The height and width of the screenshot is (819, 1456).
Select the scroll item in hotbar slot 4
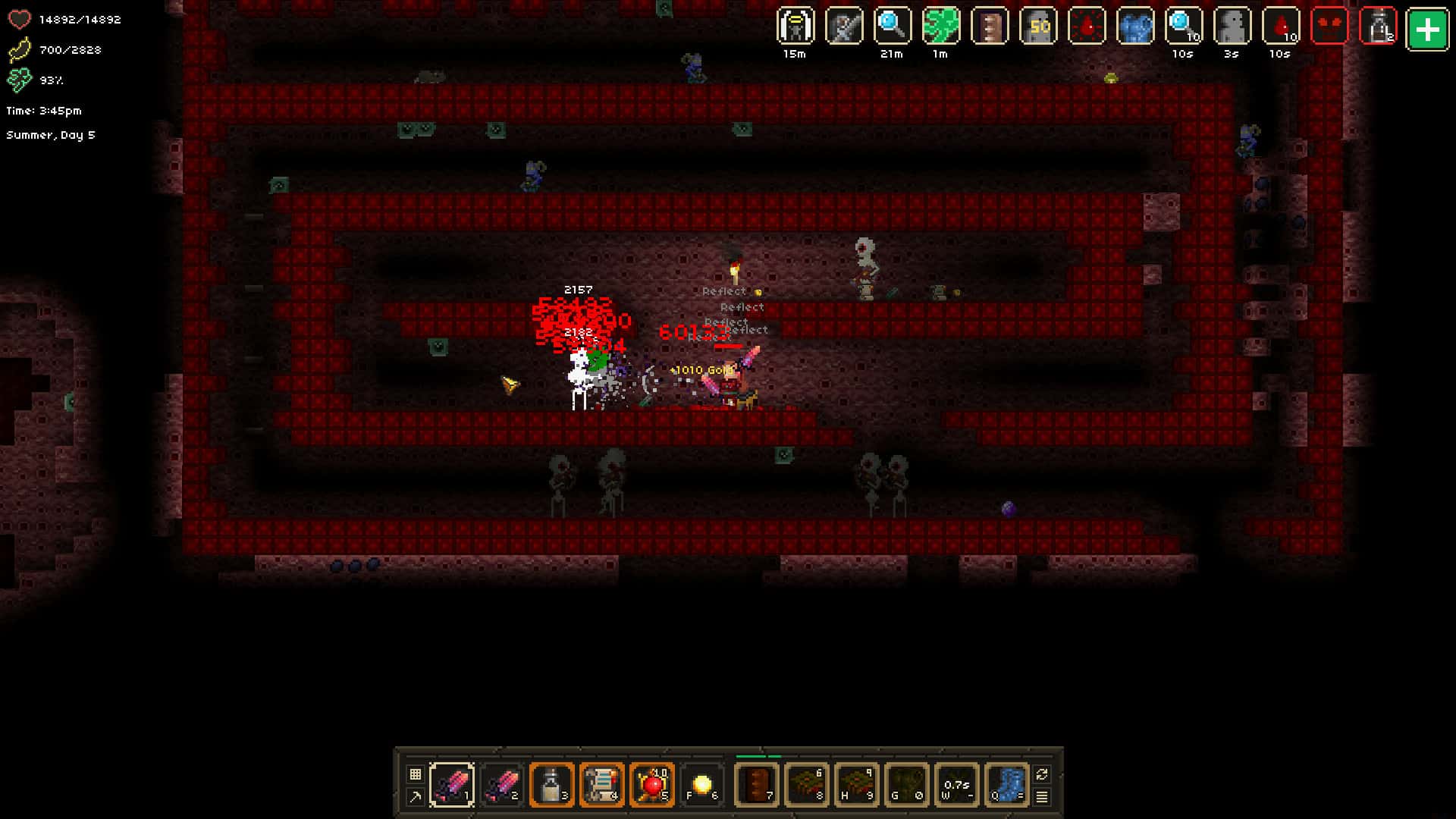click(601, 785)
